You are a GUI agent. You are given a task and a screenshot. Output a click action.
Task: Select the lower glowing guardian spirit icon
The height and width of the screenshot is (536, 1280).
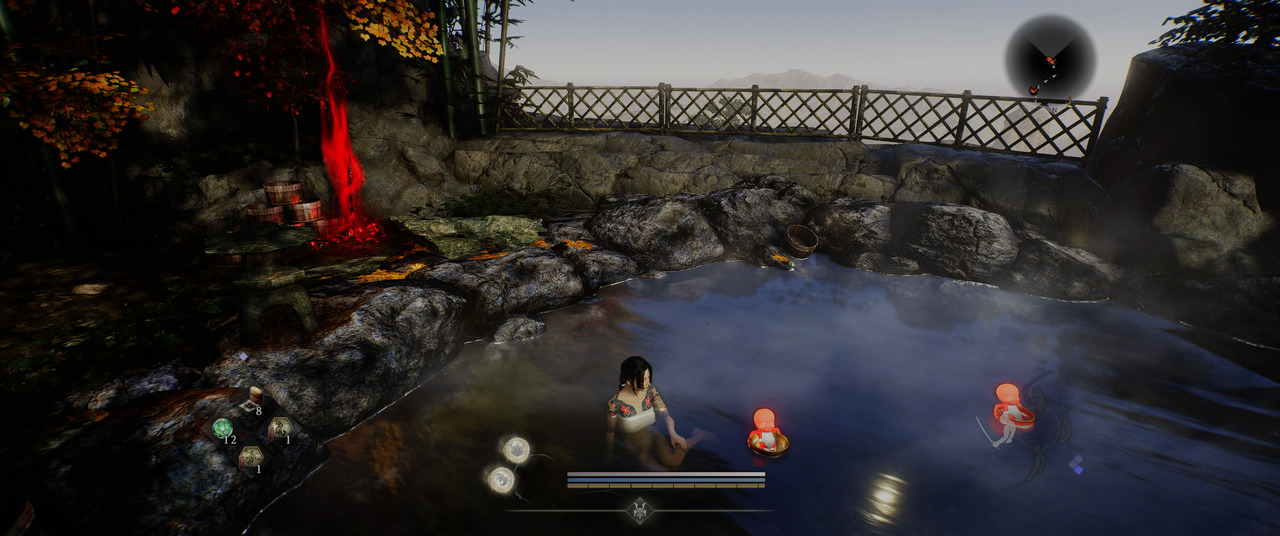pos(501,480)
